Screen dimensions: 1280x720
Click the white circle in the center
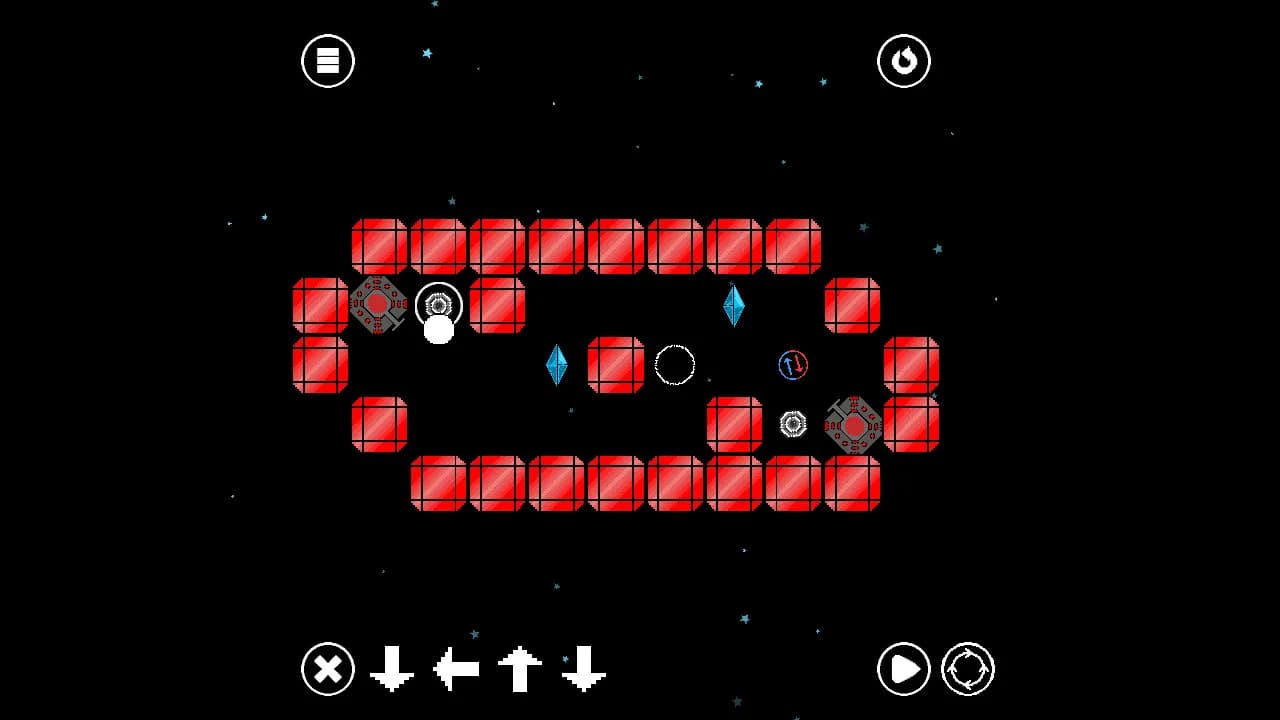coord(675,366)
